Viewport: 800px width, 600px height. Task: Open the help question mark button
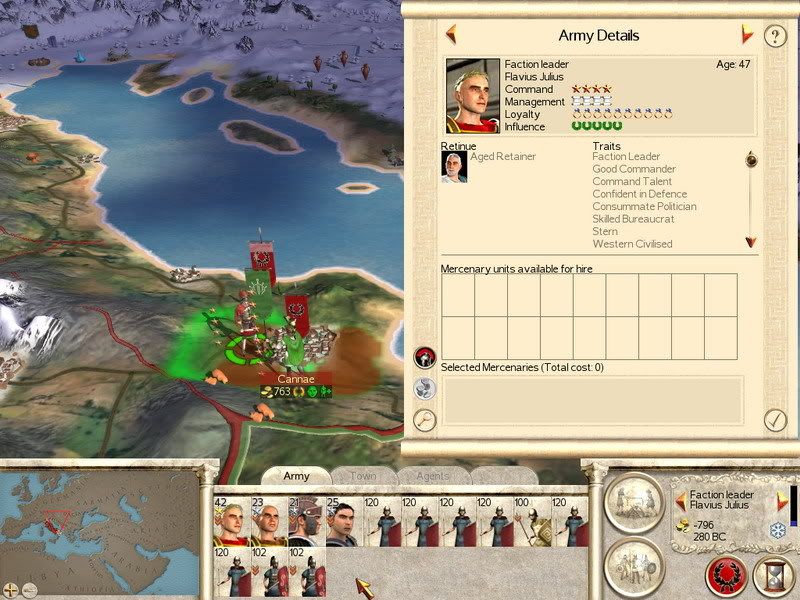(775, 36)
